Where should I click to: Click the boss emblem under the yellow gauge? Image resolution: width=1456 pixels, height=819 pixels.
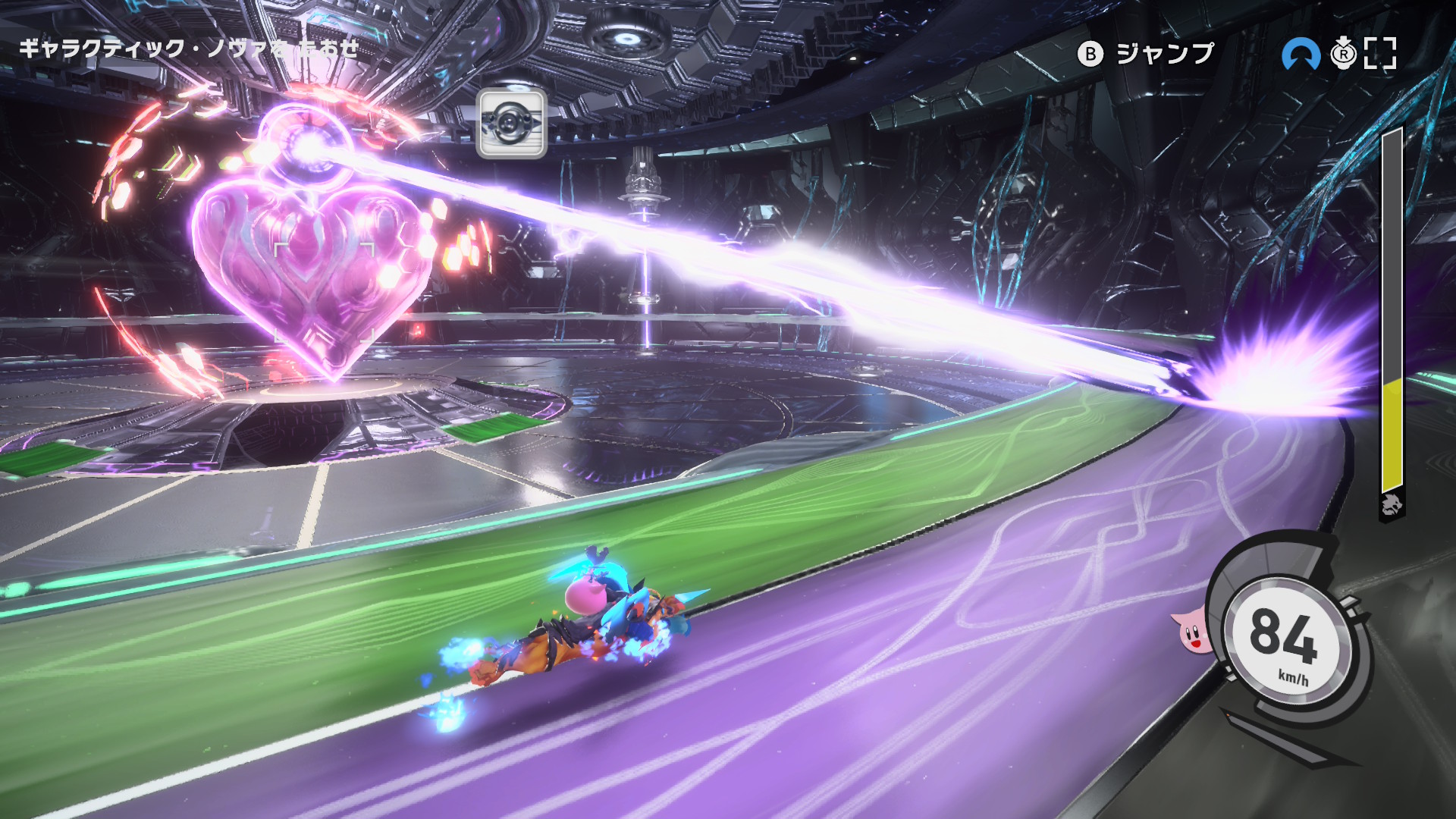(1392, 505)
